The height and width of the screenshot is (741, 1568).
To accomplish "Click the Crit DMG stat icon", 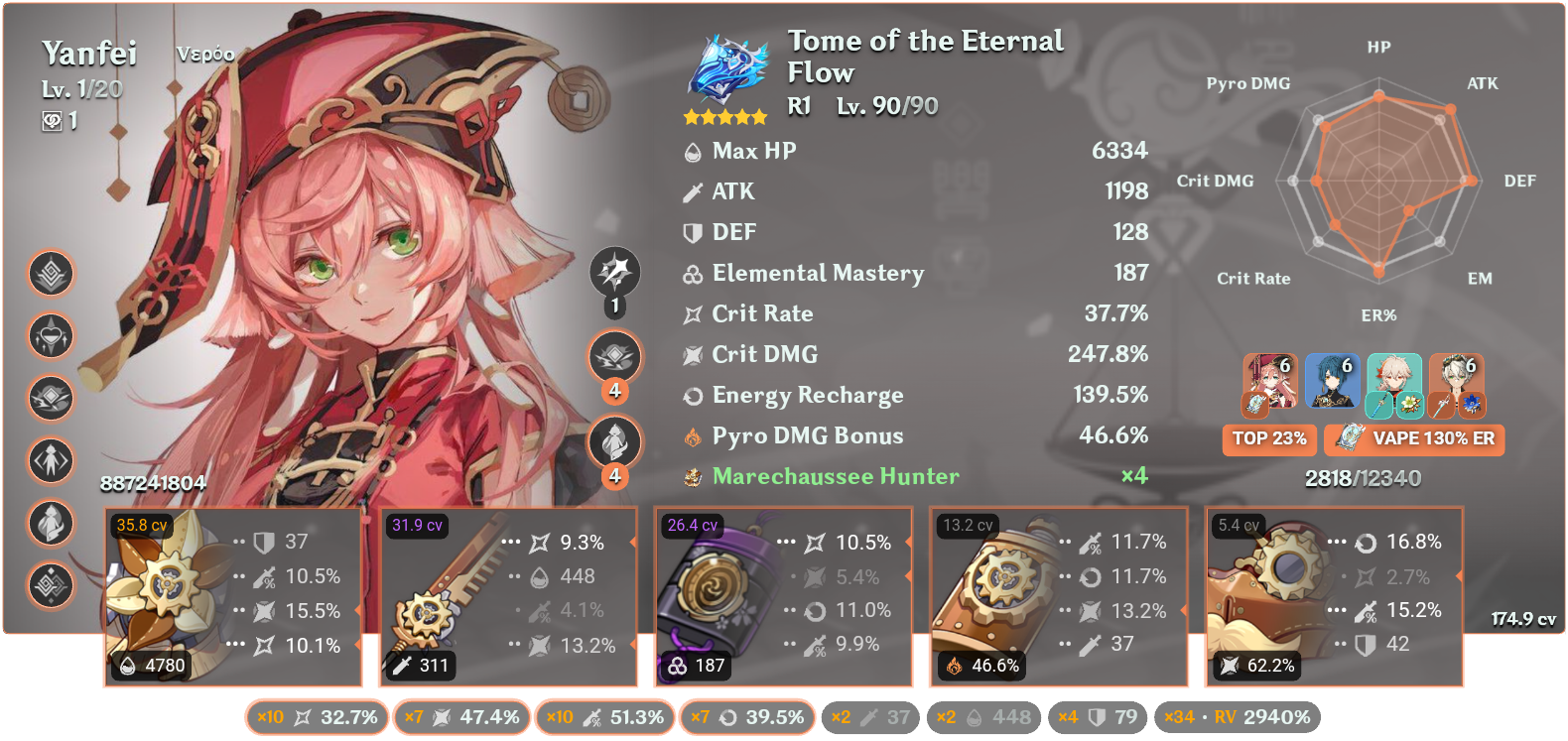I will coord(694,353).
